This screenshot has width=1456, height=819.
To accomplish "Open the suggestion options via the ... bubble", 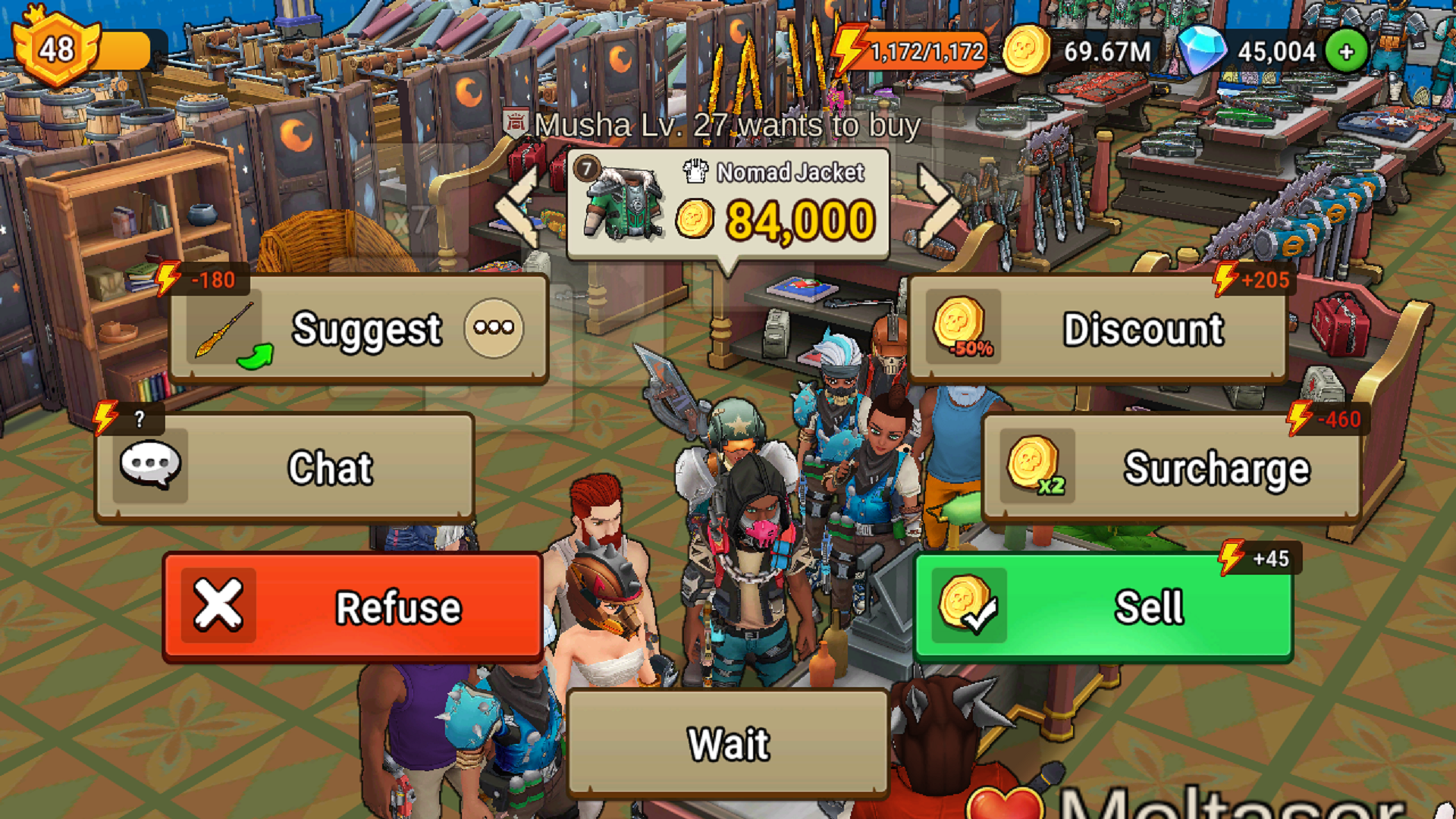I will tap(493, 328).
